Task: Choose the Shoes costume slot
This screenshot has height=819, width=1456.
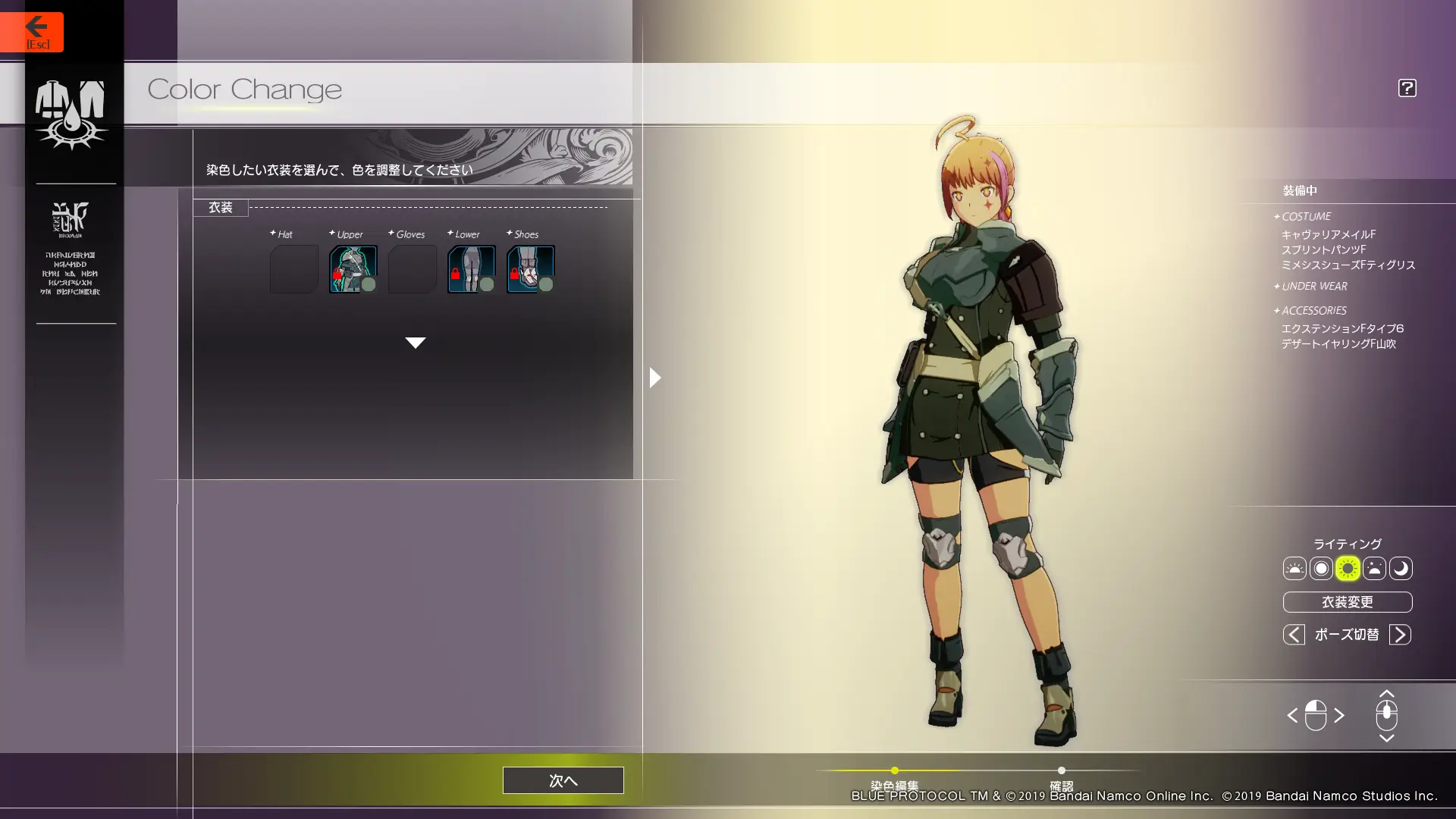Action: click(x=530, y=269)
